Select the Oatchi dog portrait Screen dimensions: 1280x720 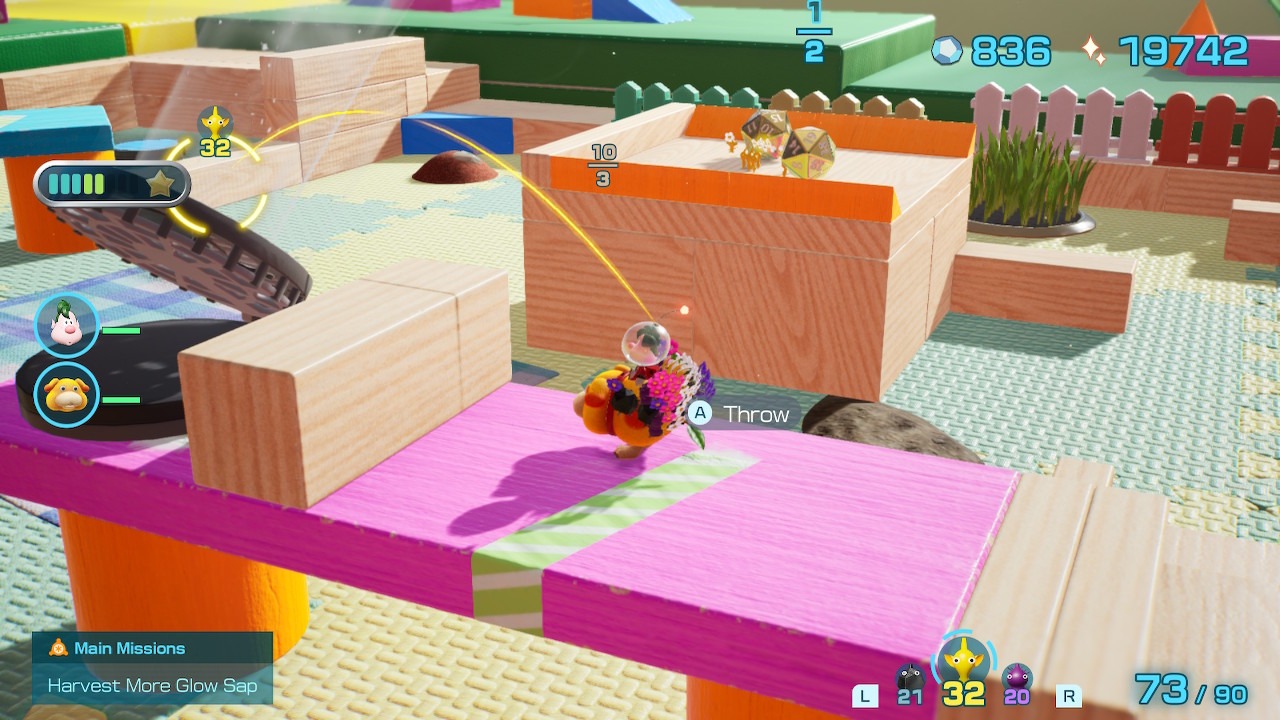pyautogui.click(x=67, y=394)
